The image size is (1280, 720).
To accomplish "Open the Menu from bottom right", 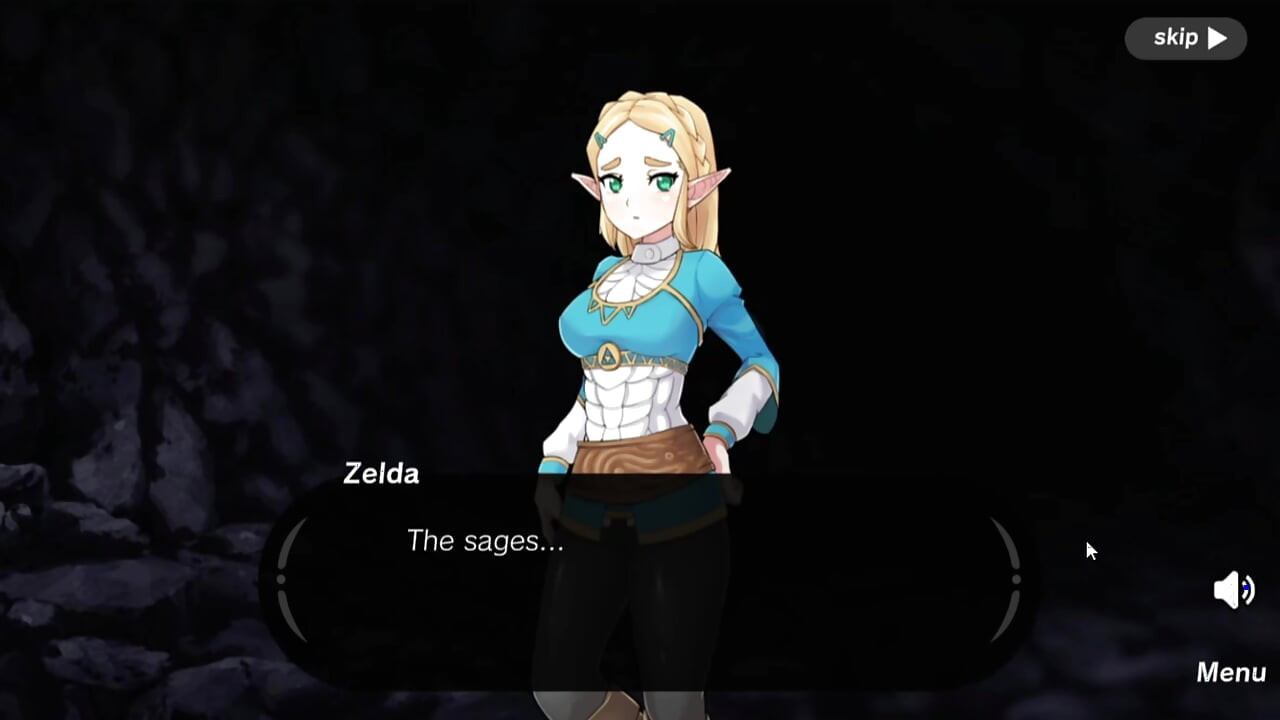I will (1231, 672).
